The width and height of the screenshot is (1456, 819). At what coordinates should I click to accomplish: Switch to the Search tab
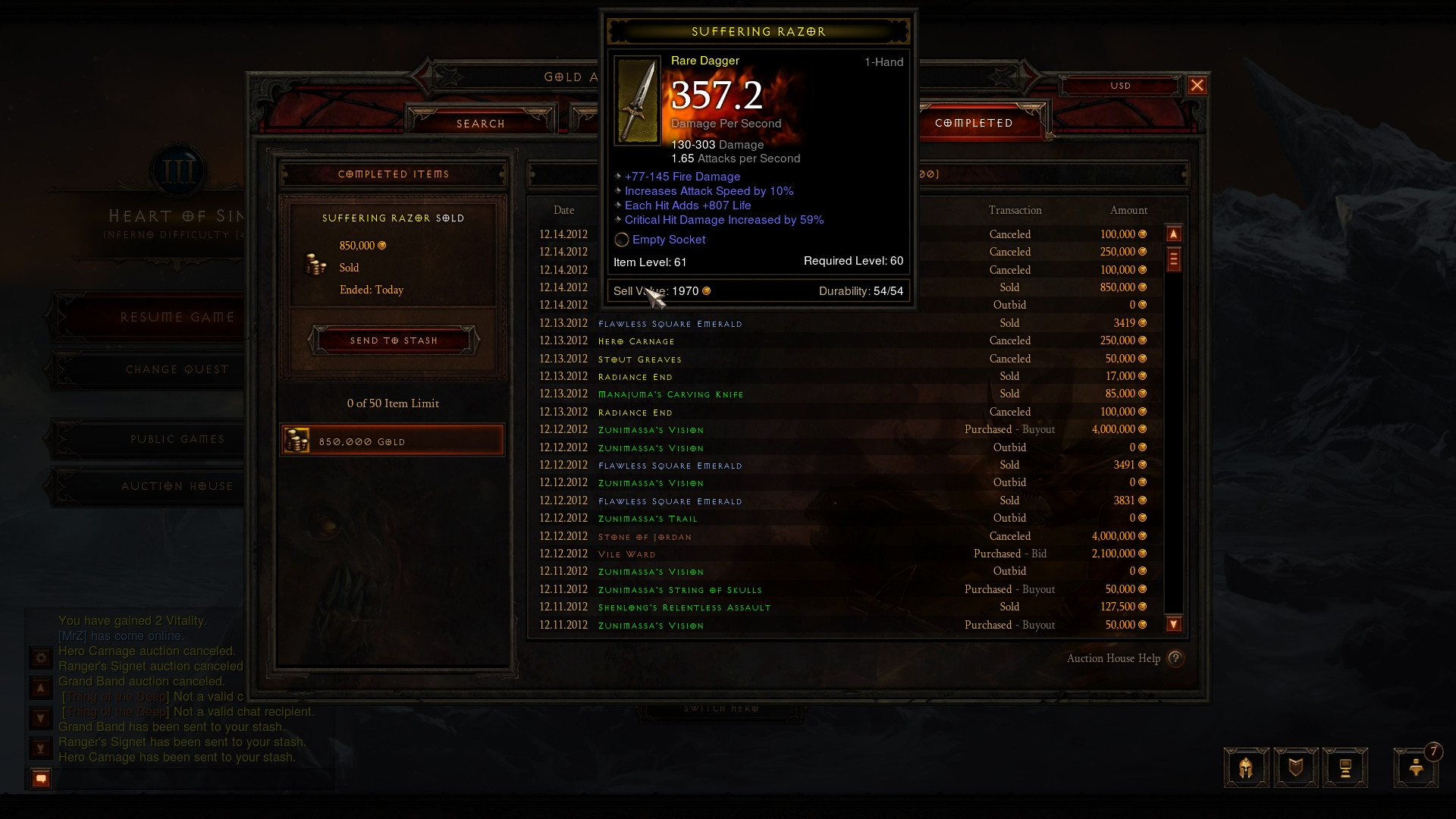(x=481, y=123)
